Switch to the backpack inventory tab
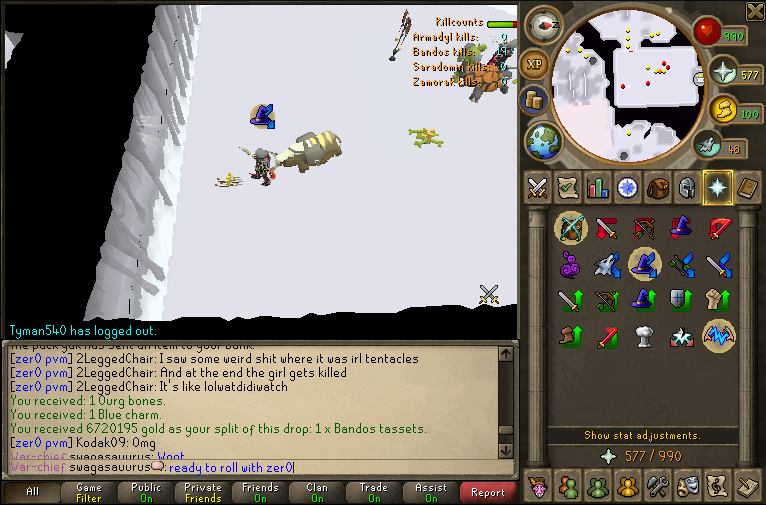The height and width of the screenshot is (505, 766). 657,187
